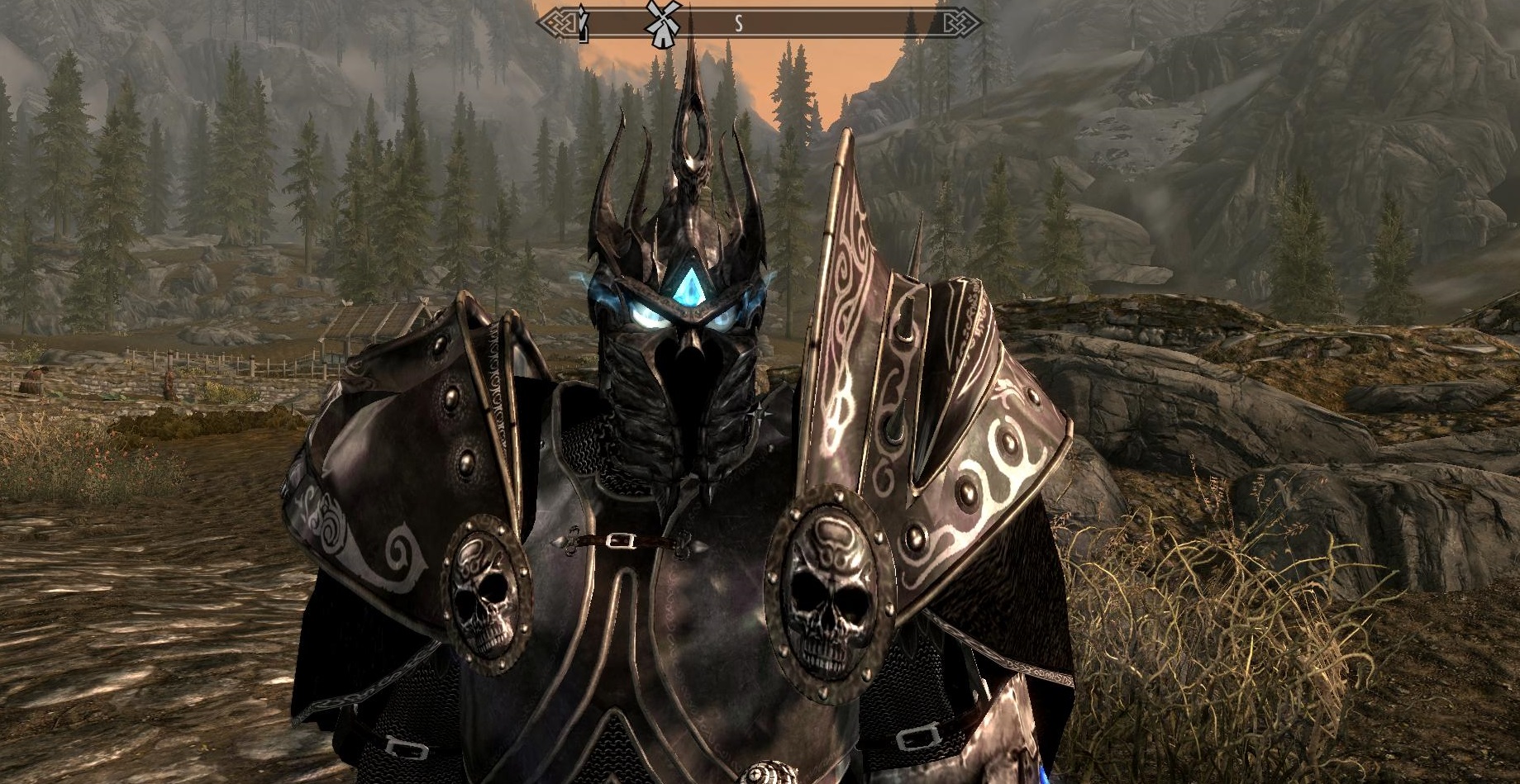Screen dimensions: 1520x784
Task: Select the standing stone marker on the compass
Action: point(584,24)
